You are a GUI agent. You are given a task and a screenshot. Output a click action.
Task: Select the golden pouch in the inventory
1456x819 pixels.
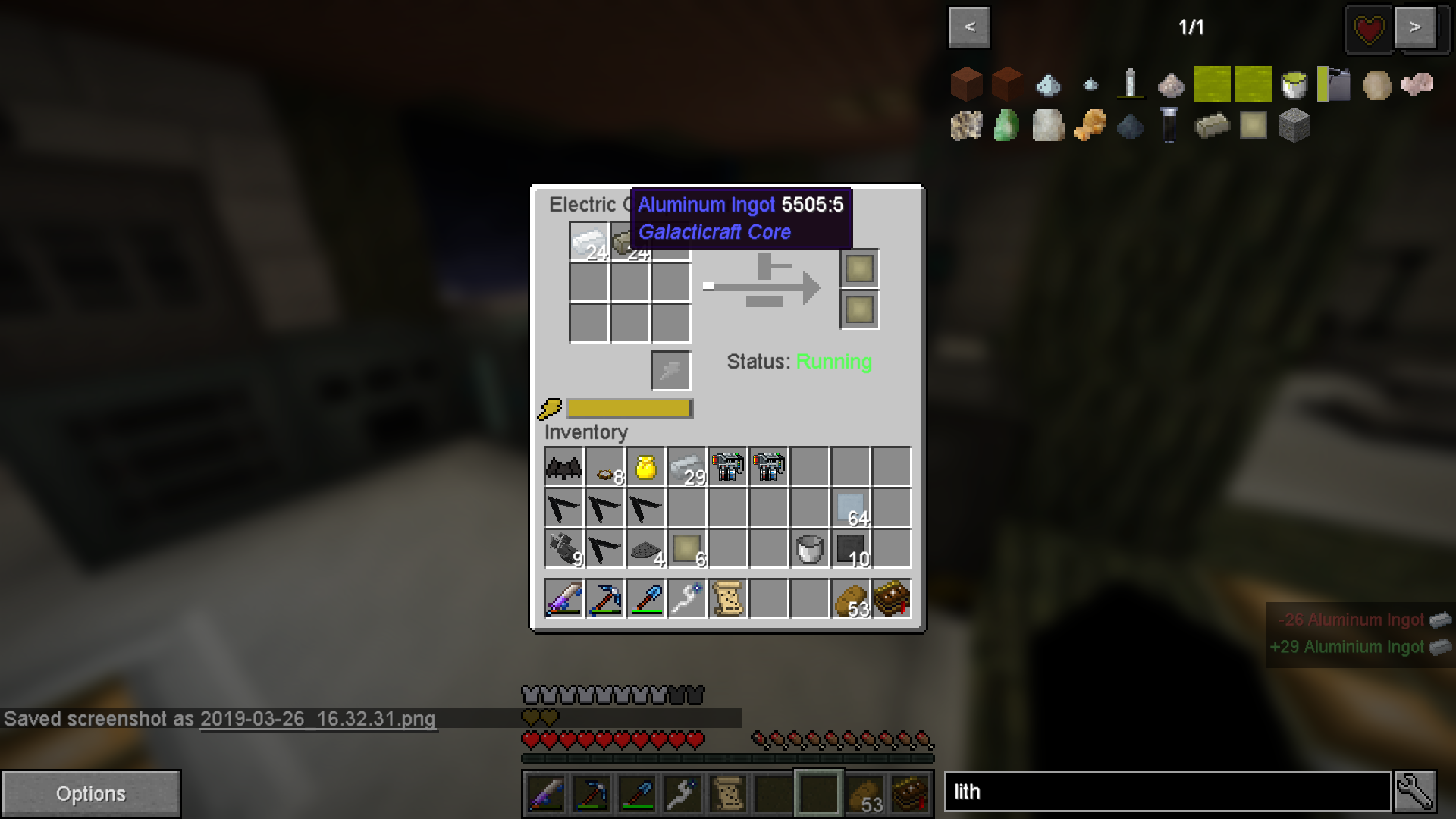pos(645,466)
